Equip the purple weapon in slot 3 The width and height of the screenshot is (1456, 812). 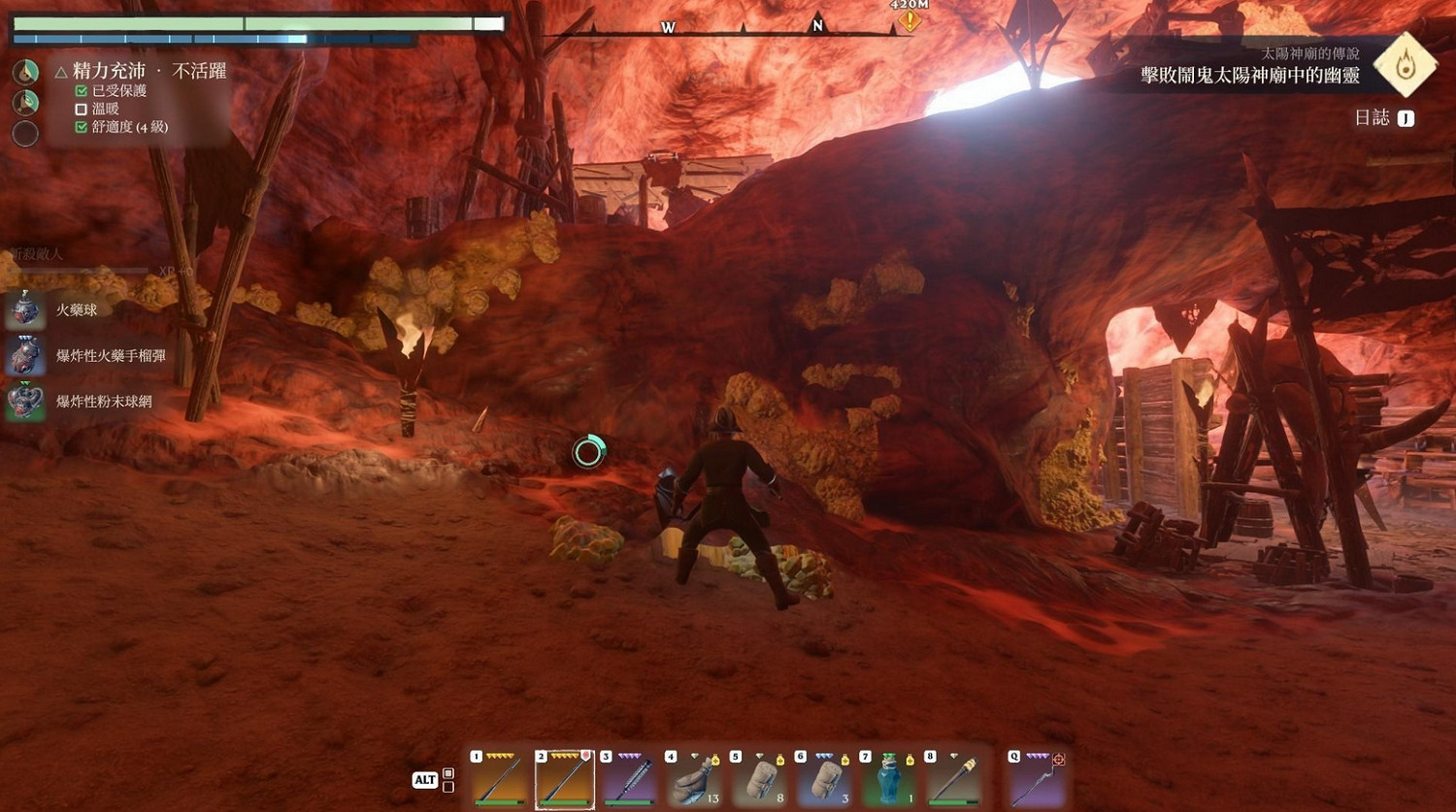(x=630, y=778)
